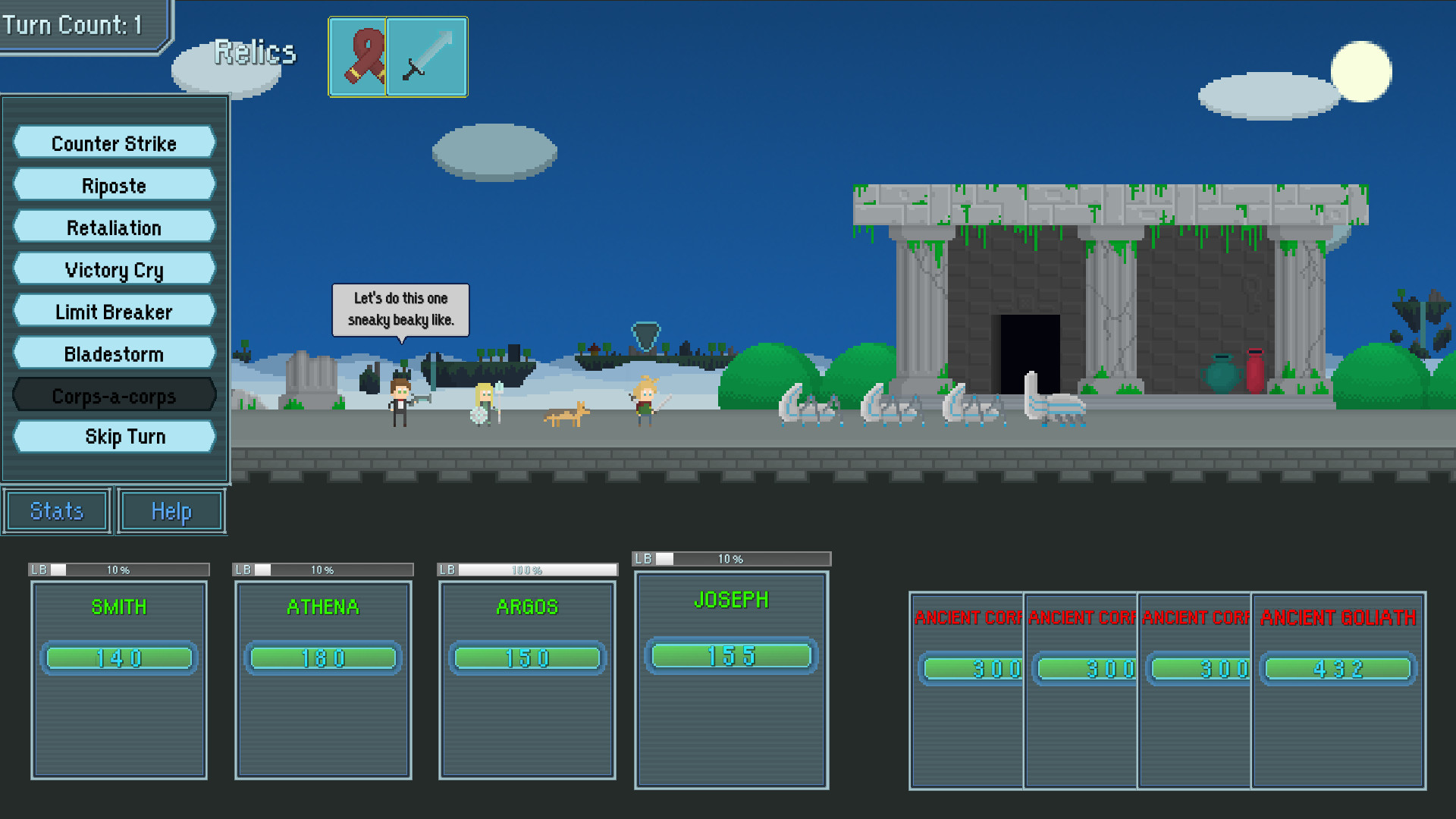This screenshot has width=1456, height=819.
Task: Trigger Limit Breaker
Action: pos(113,311)
